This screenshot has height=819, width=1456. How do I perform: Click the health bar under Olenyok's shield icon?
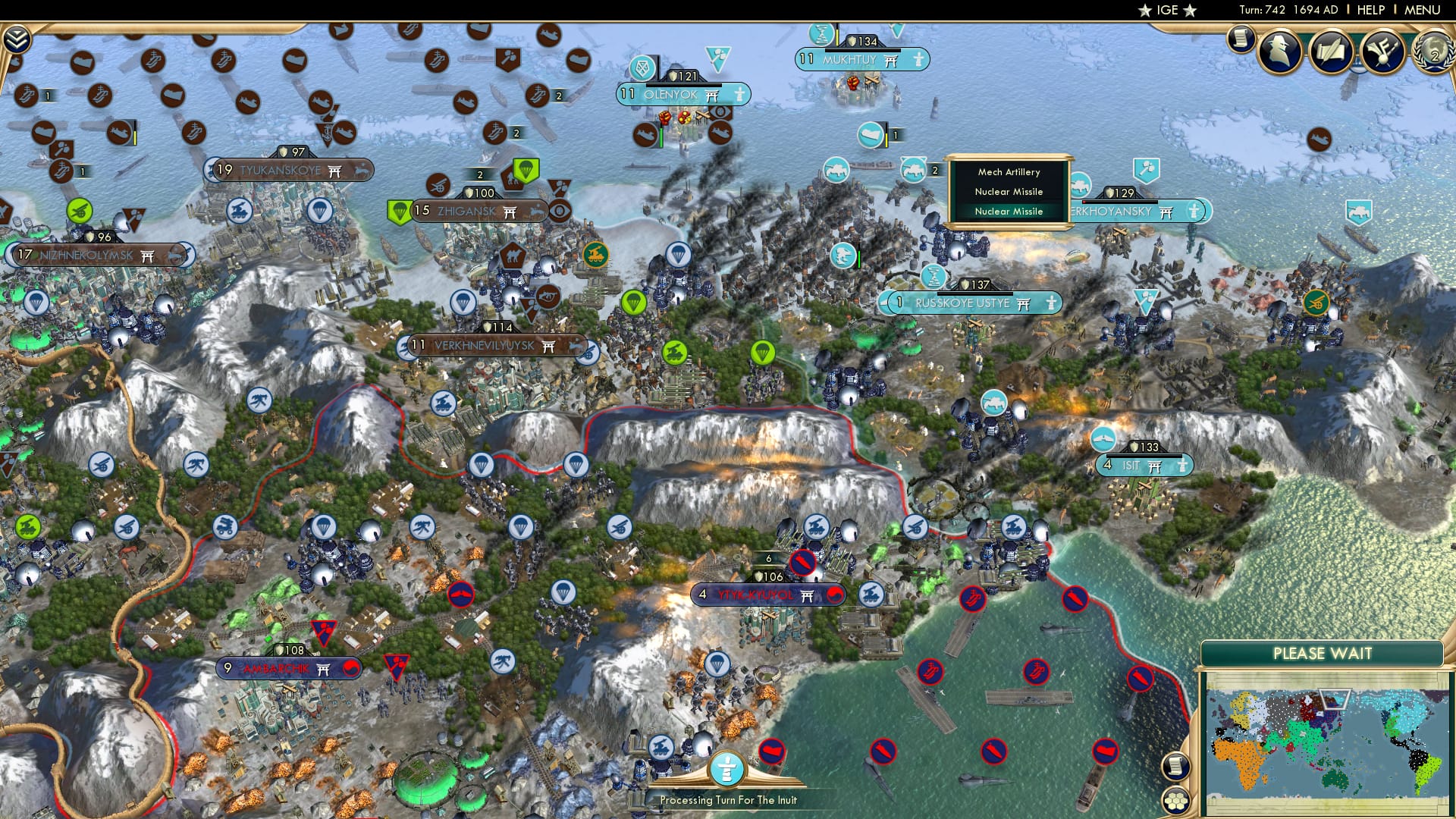click(x=685, y=85)
